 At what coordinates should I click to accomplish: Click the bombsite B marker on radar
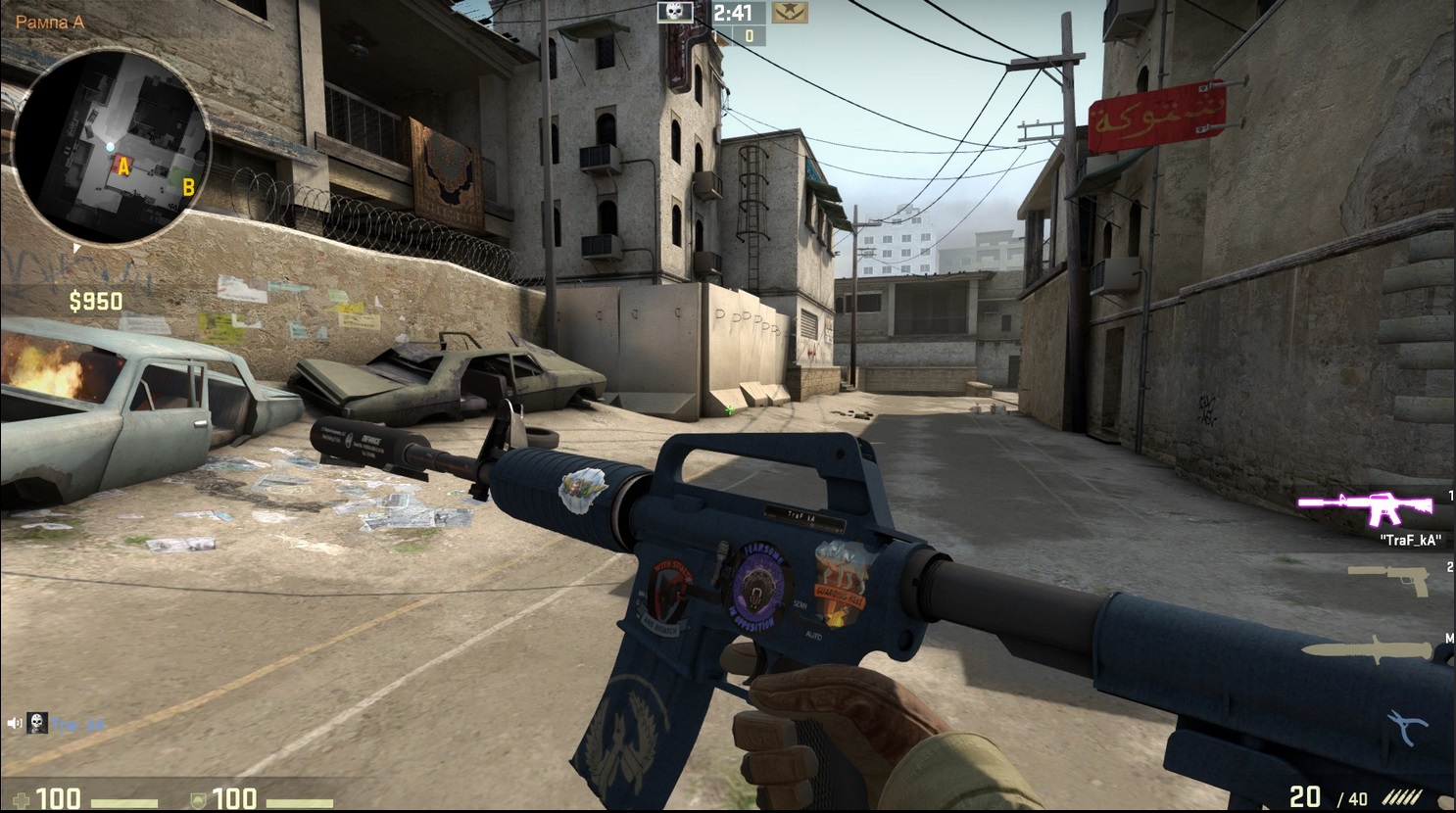click(x=188, y=185)
